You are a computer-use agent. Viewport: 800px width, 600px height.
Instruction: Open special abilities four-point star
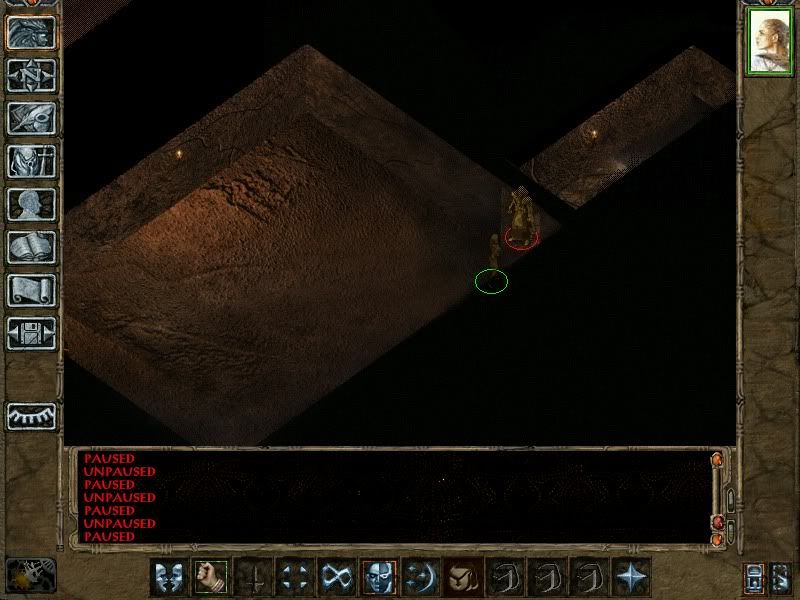[631, 577]
